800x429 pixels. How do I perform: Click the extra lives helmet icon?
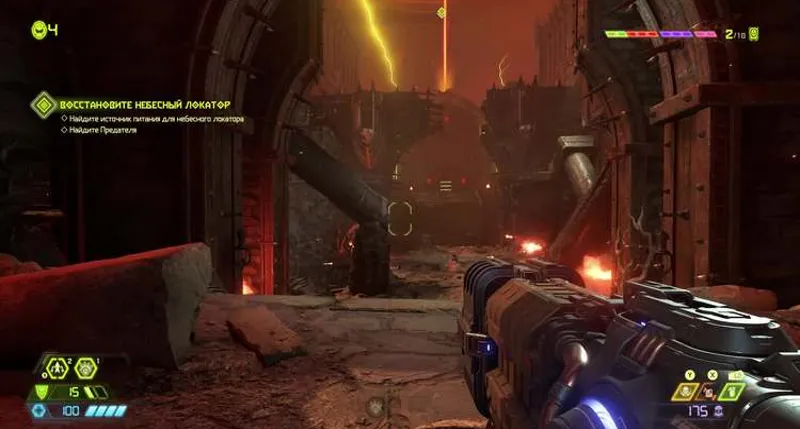click(x=39, y=29)
